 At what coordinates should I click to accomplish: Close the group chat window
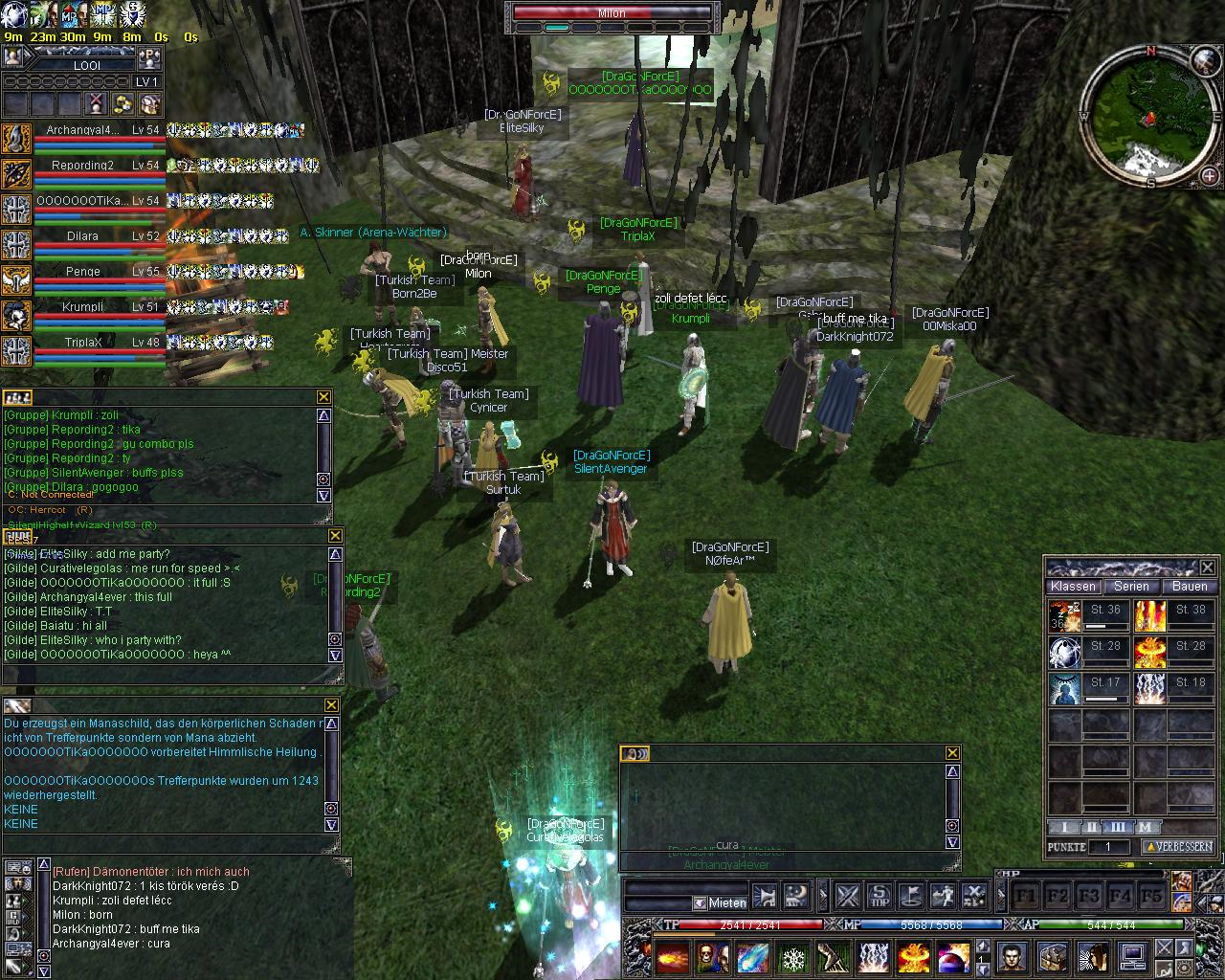(323, 397)
